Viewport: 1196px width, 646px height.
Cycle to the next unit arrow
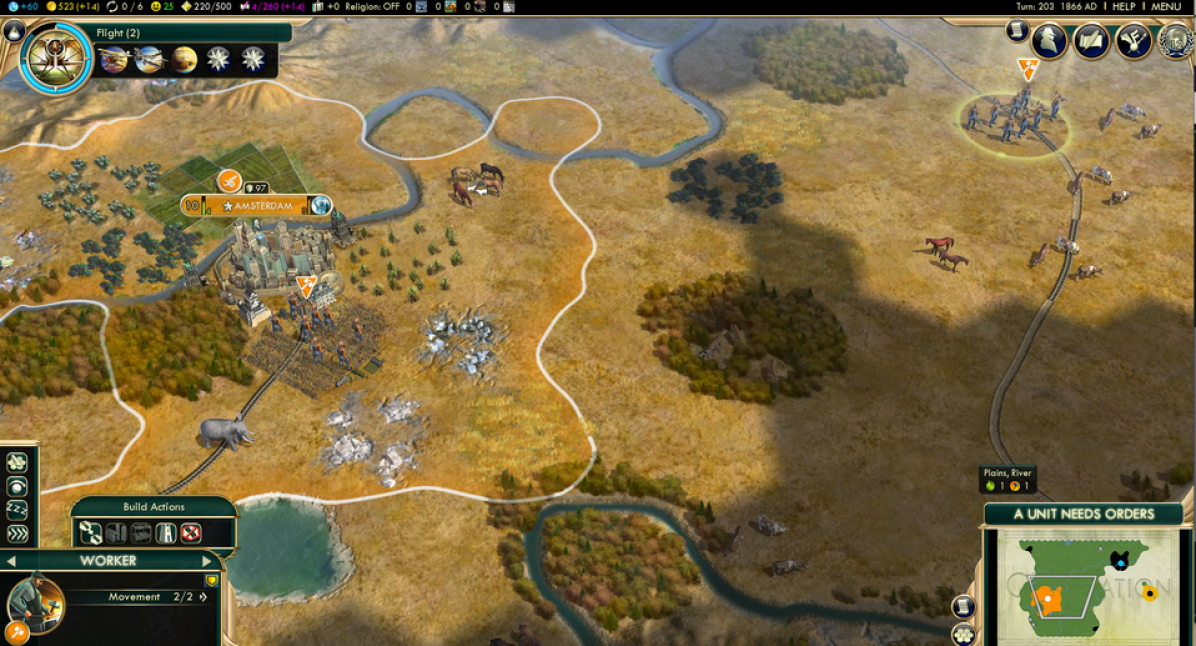(207, 561)
